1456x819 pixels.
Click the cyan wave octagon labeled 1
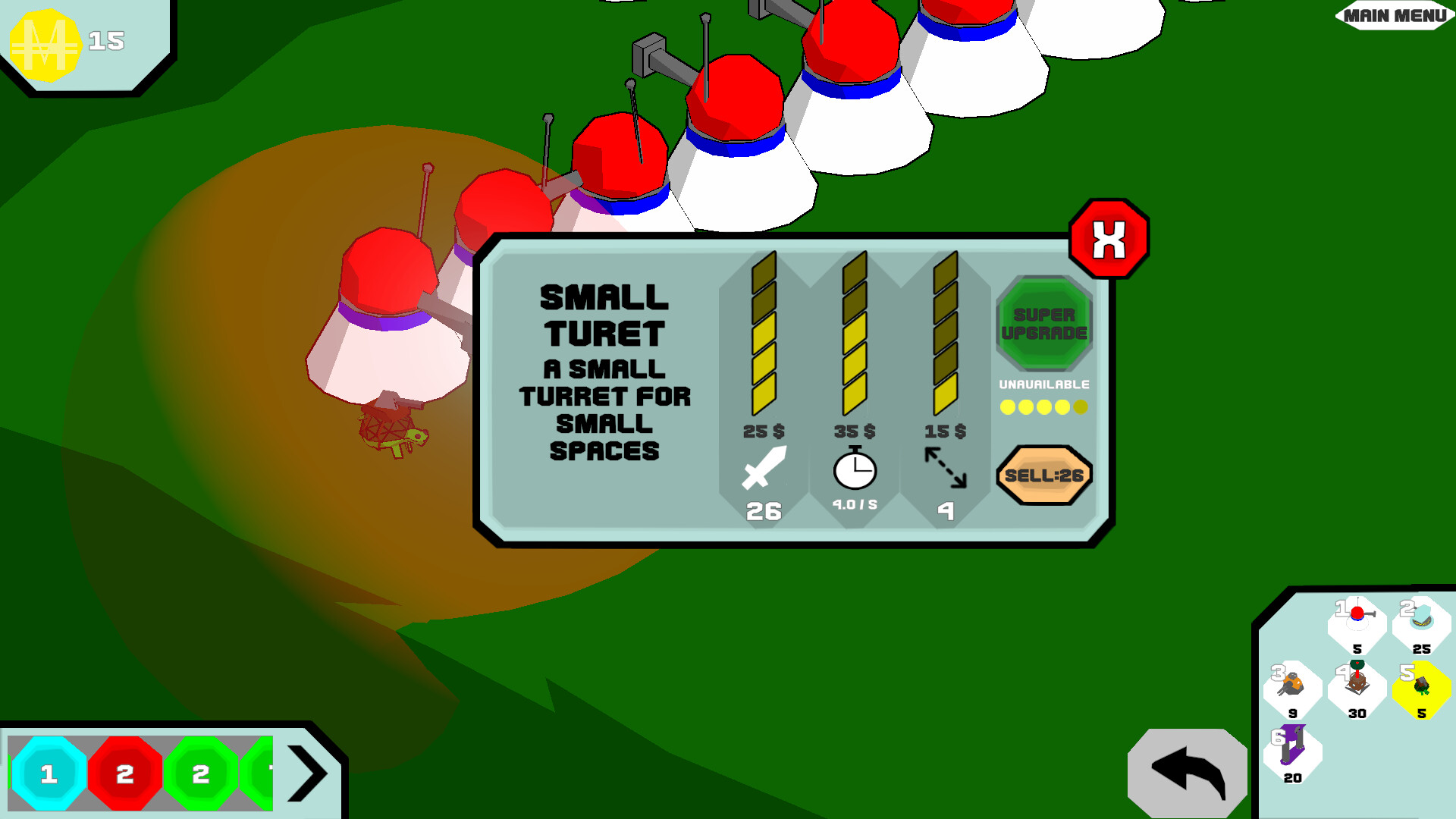(x=50, y=773)
